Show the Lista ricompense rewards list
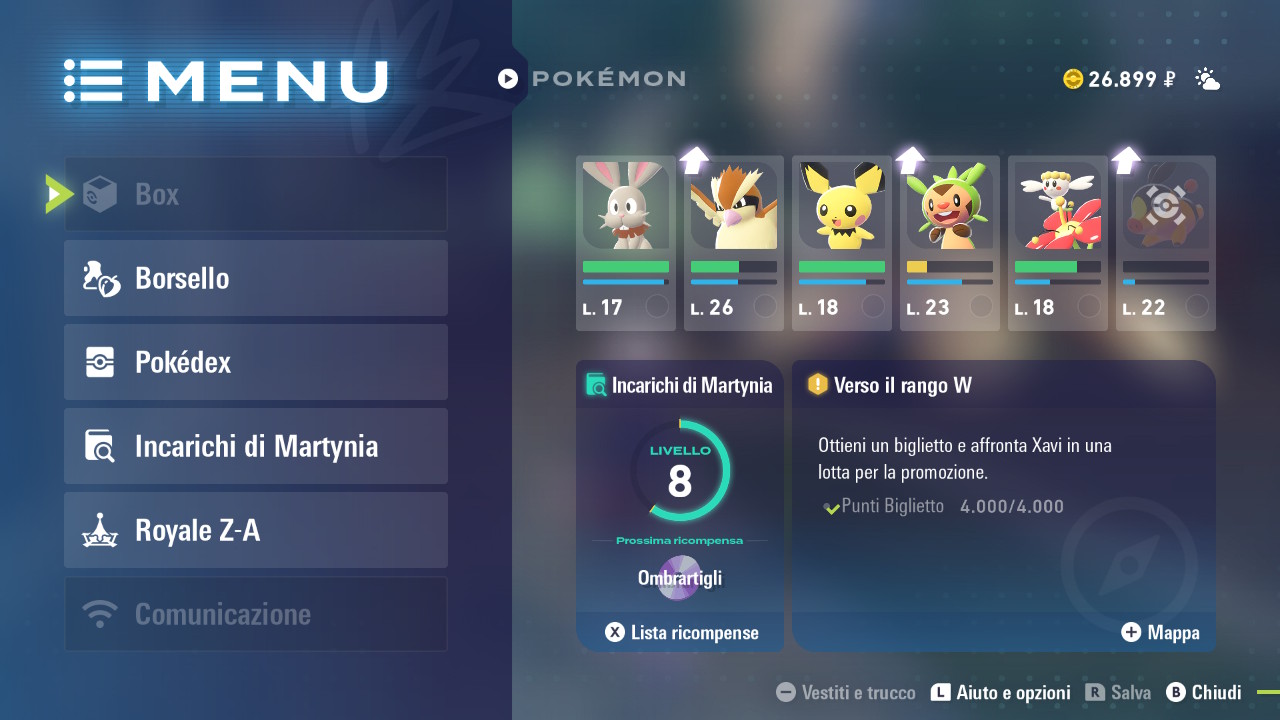Screen dimensions: 1280x720 coord(682,632)
